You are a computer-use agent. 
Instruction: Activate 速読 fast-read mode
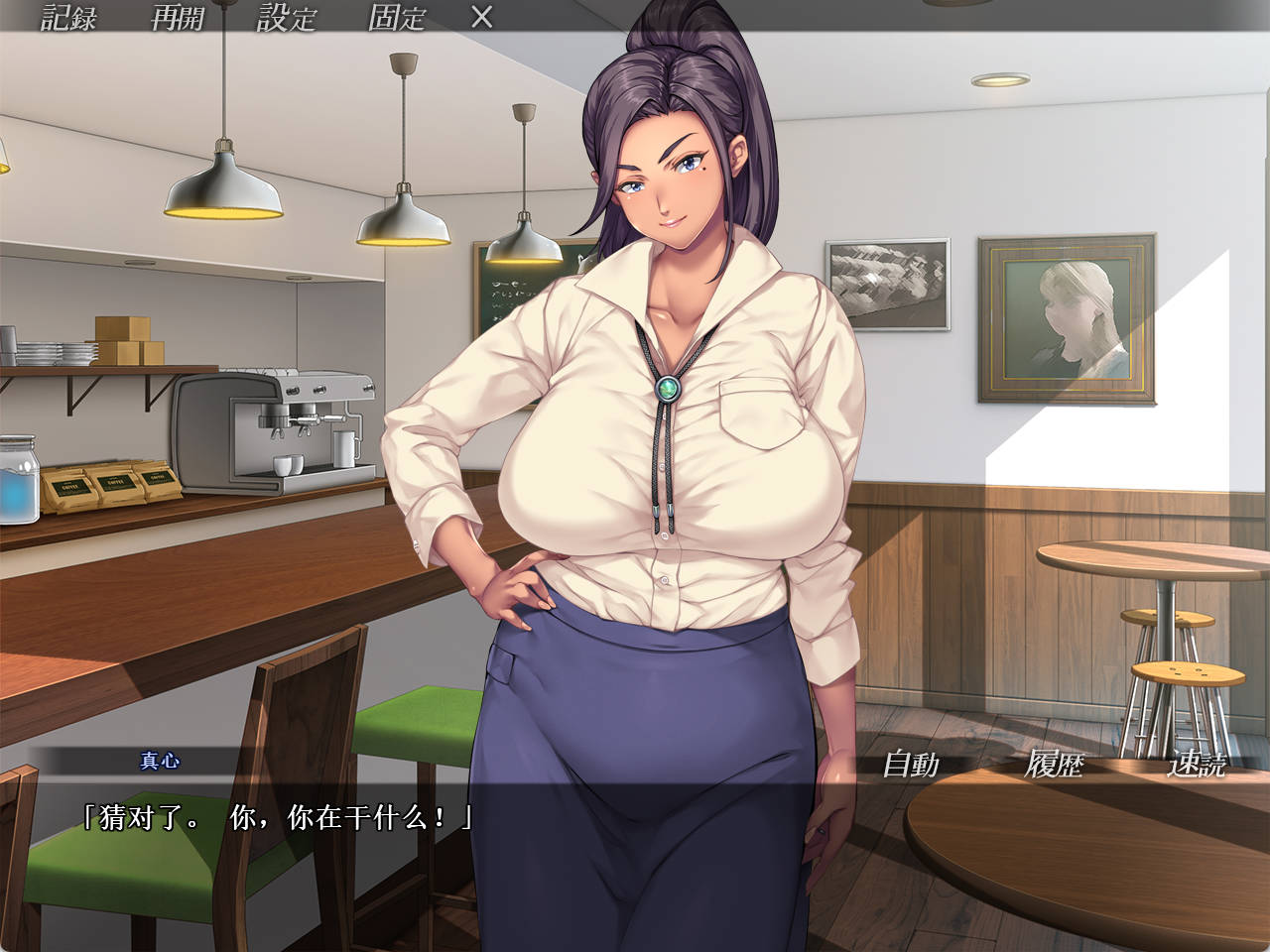1200,766
